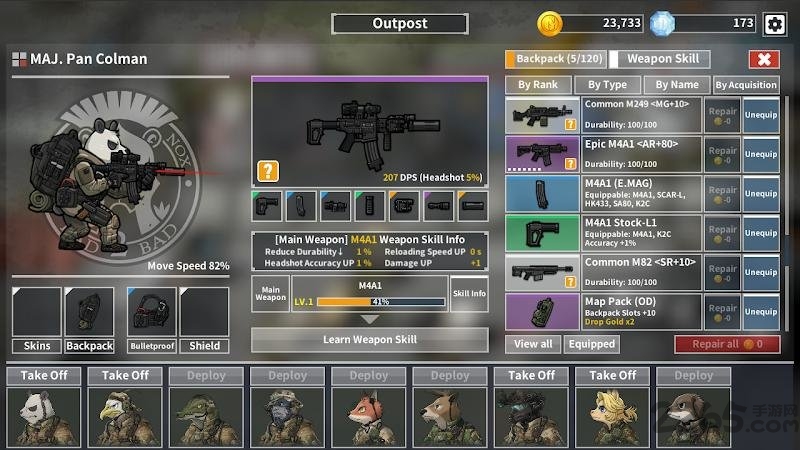Sort inventory By Rank

pos(538,85)
